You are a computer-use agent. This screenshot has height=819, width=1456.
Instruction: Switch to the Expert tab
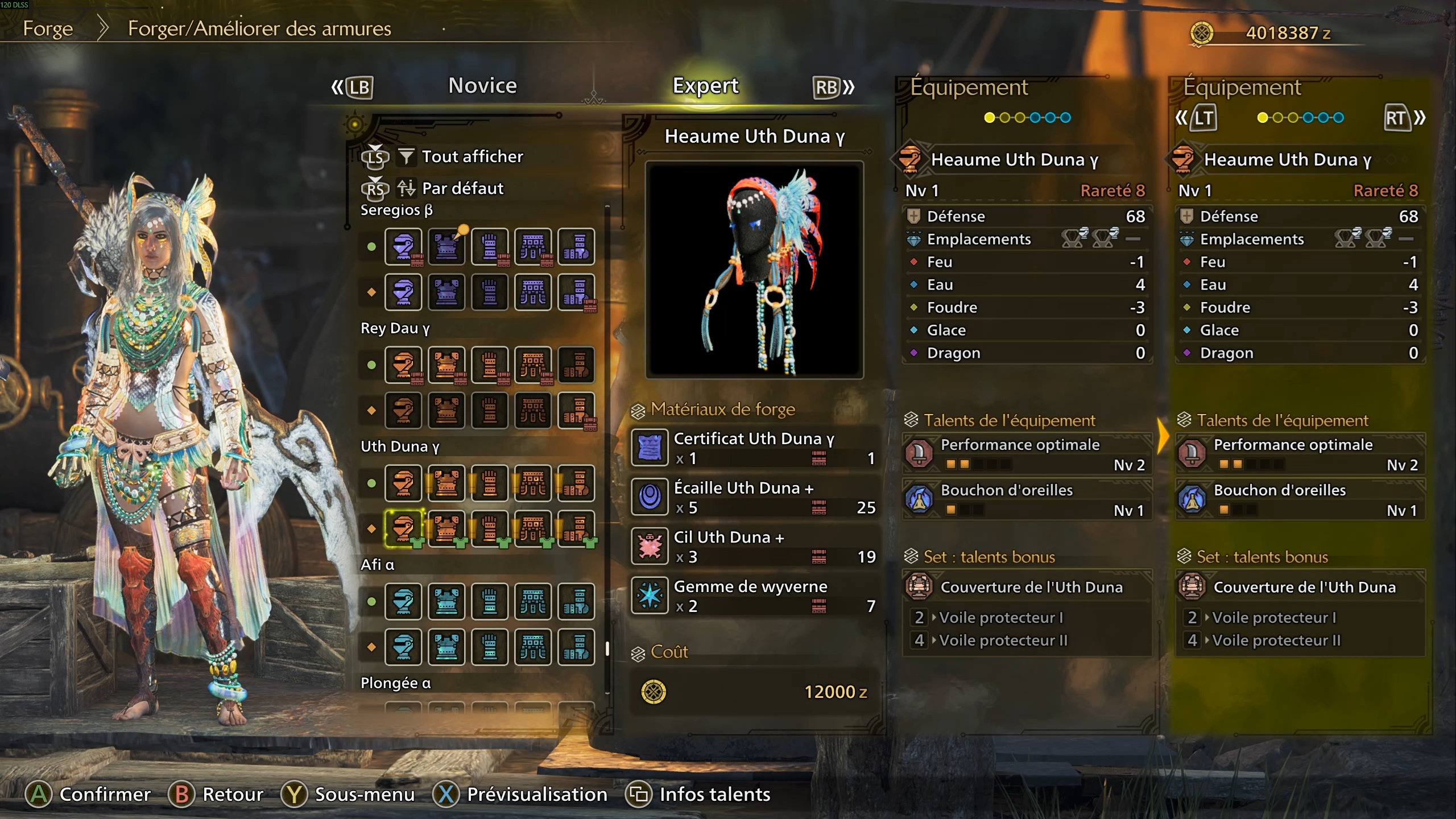coord(705,85)
